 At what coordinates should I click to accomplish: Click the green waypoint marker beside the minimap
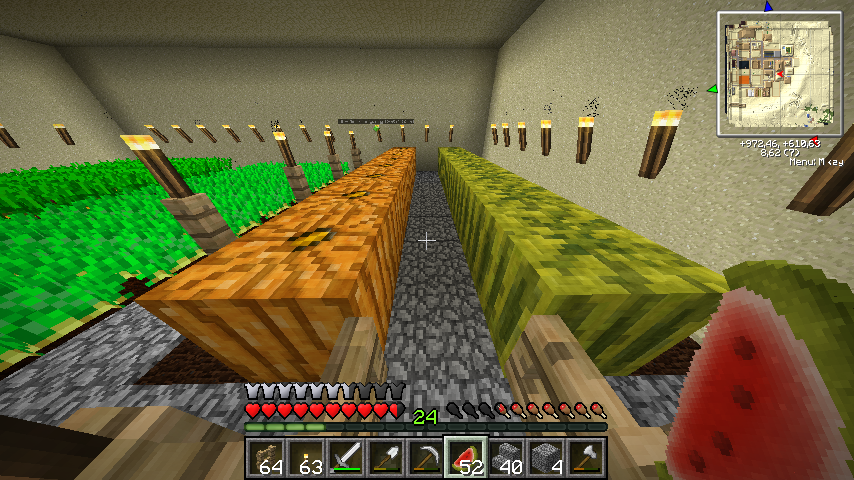713,90
